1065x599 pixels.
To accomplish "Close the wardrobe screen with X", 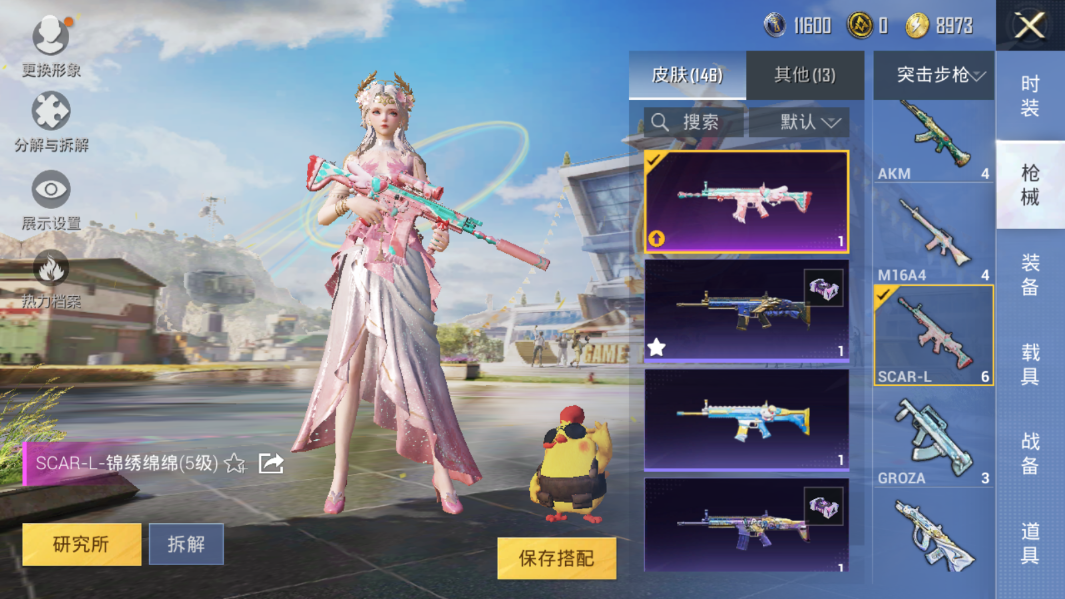I will coord(1029,26).
